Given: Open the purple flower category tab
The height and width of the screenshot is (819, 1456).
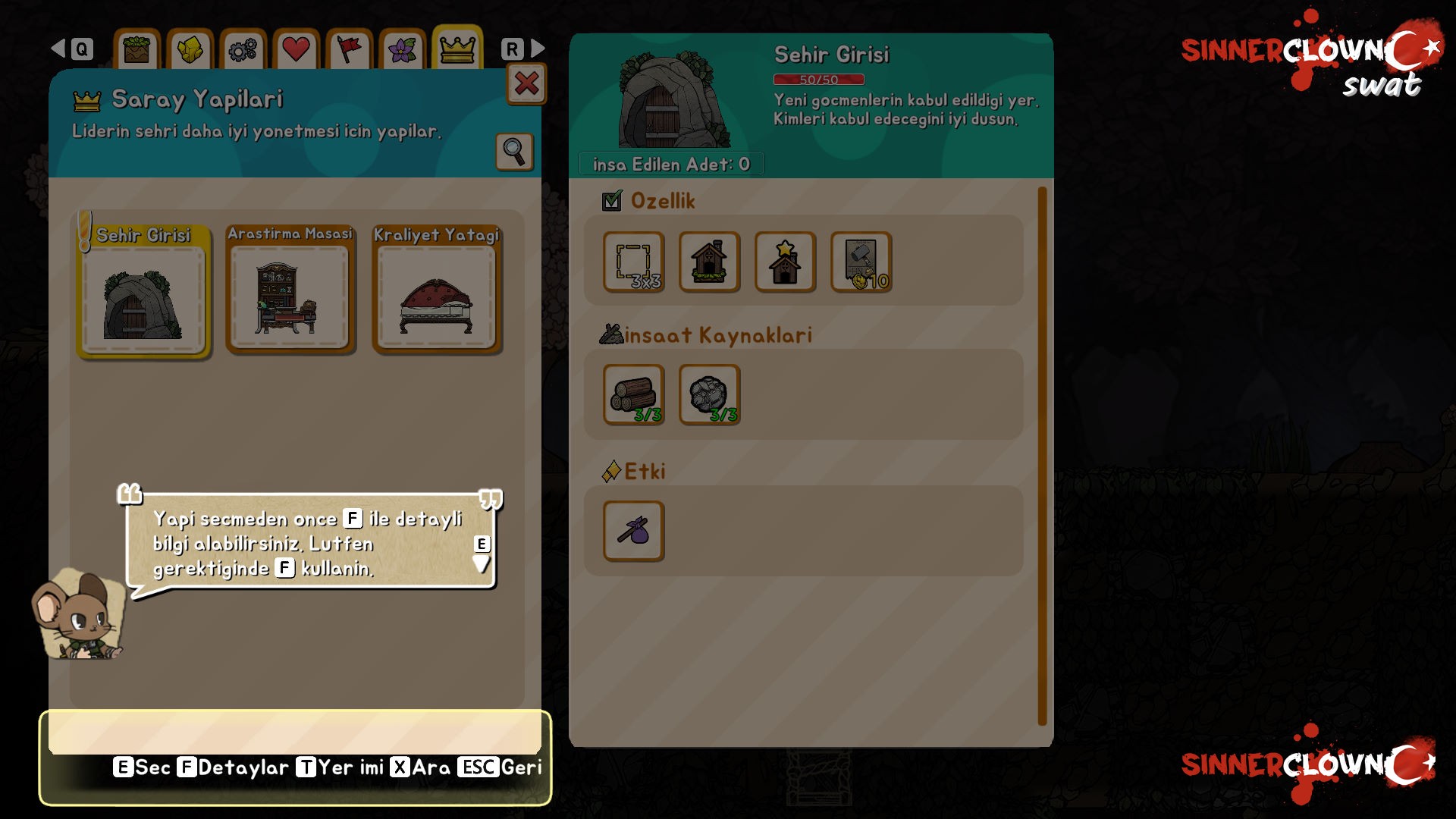Looking at the screenshot, I should point(403,51).
